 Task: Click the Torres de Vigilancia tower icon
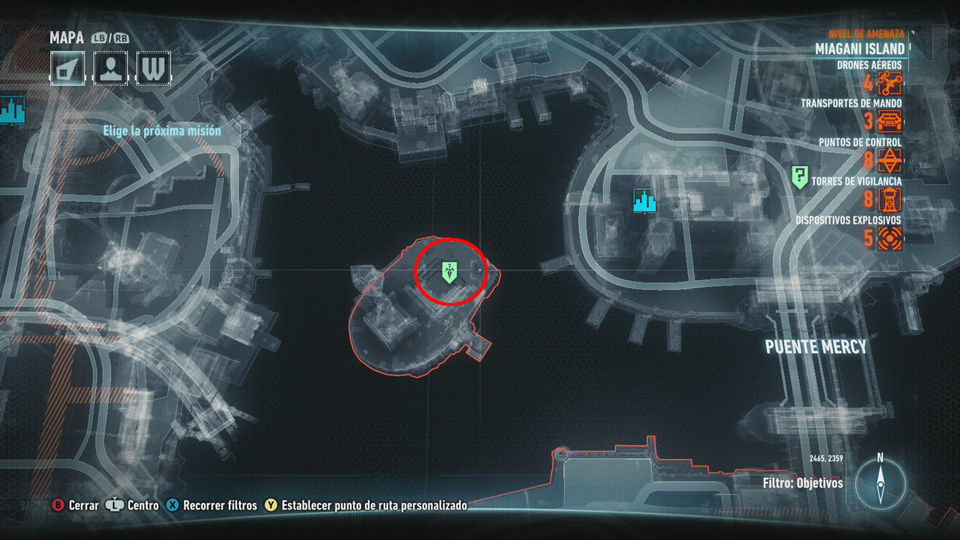(890, 200)
